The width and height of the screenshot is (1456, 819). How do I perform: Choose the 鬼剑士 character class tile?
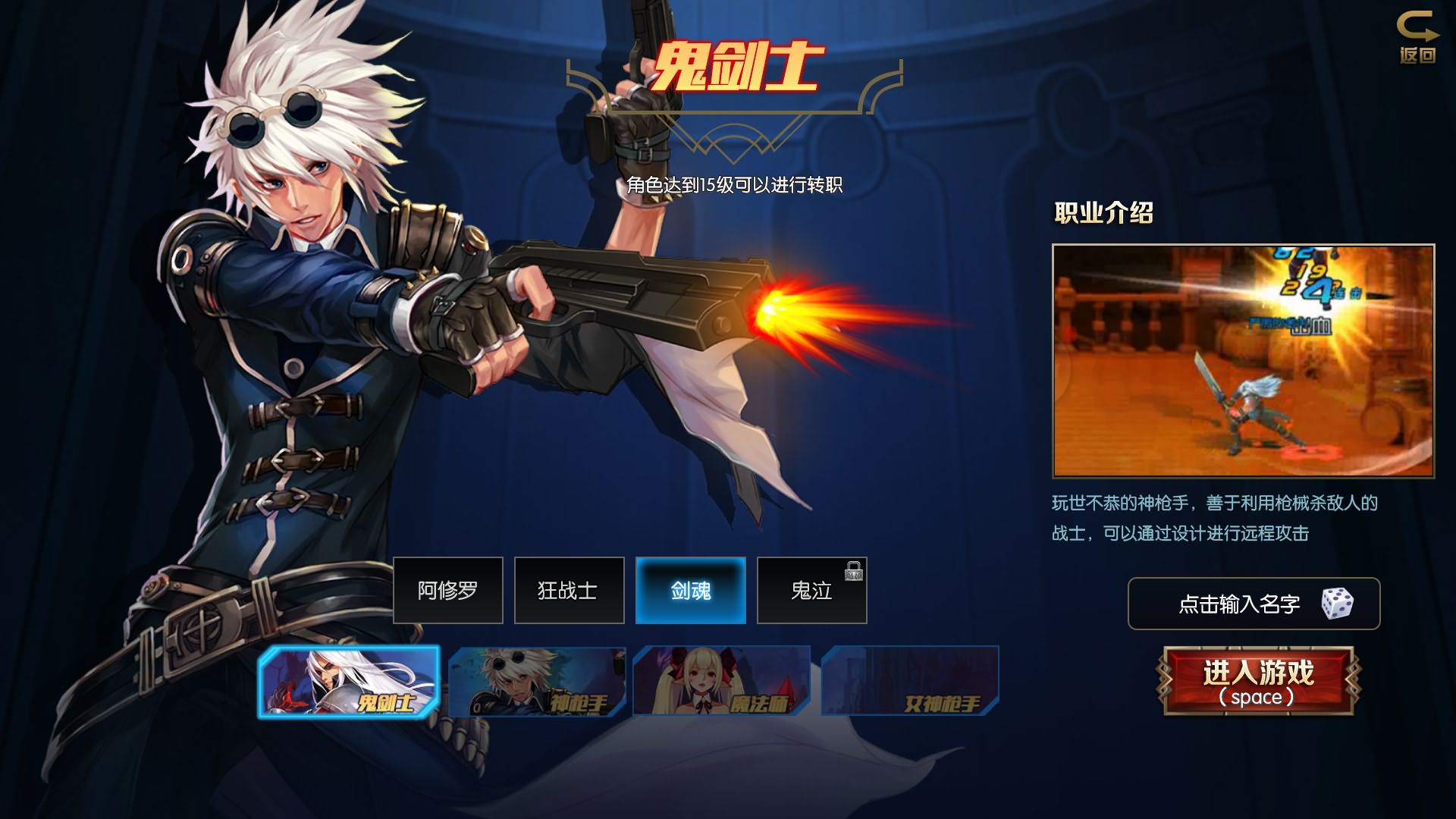(349, 681)
